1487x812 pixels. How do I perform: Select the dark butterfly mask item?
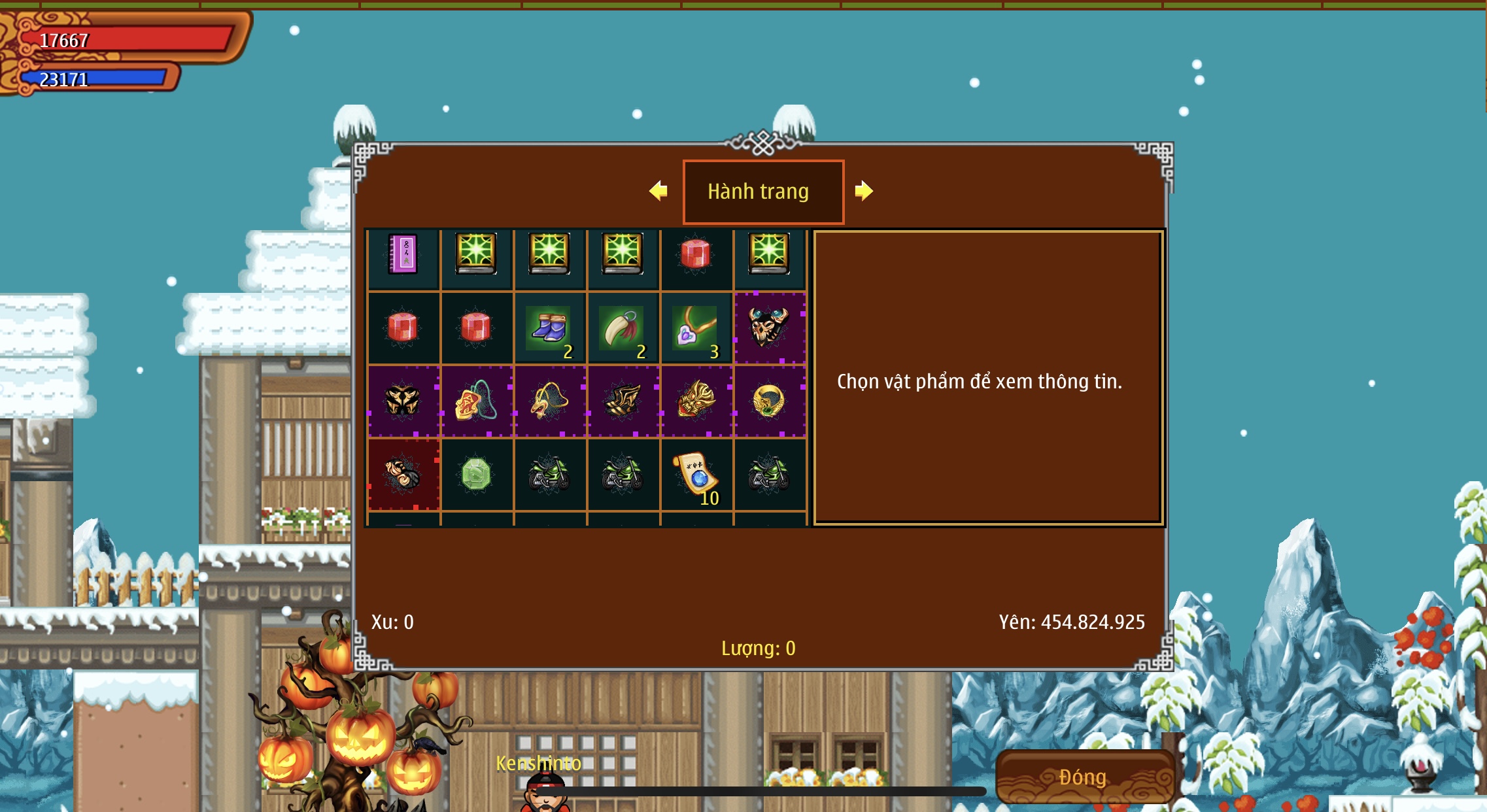[x=403, y=401]
